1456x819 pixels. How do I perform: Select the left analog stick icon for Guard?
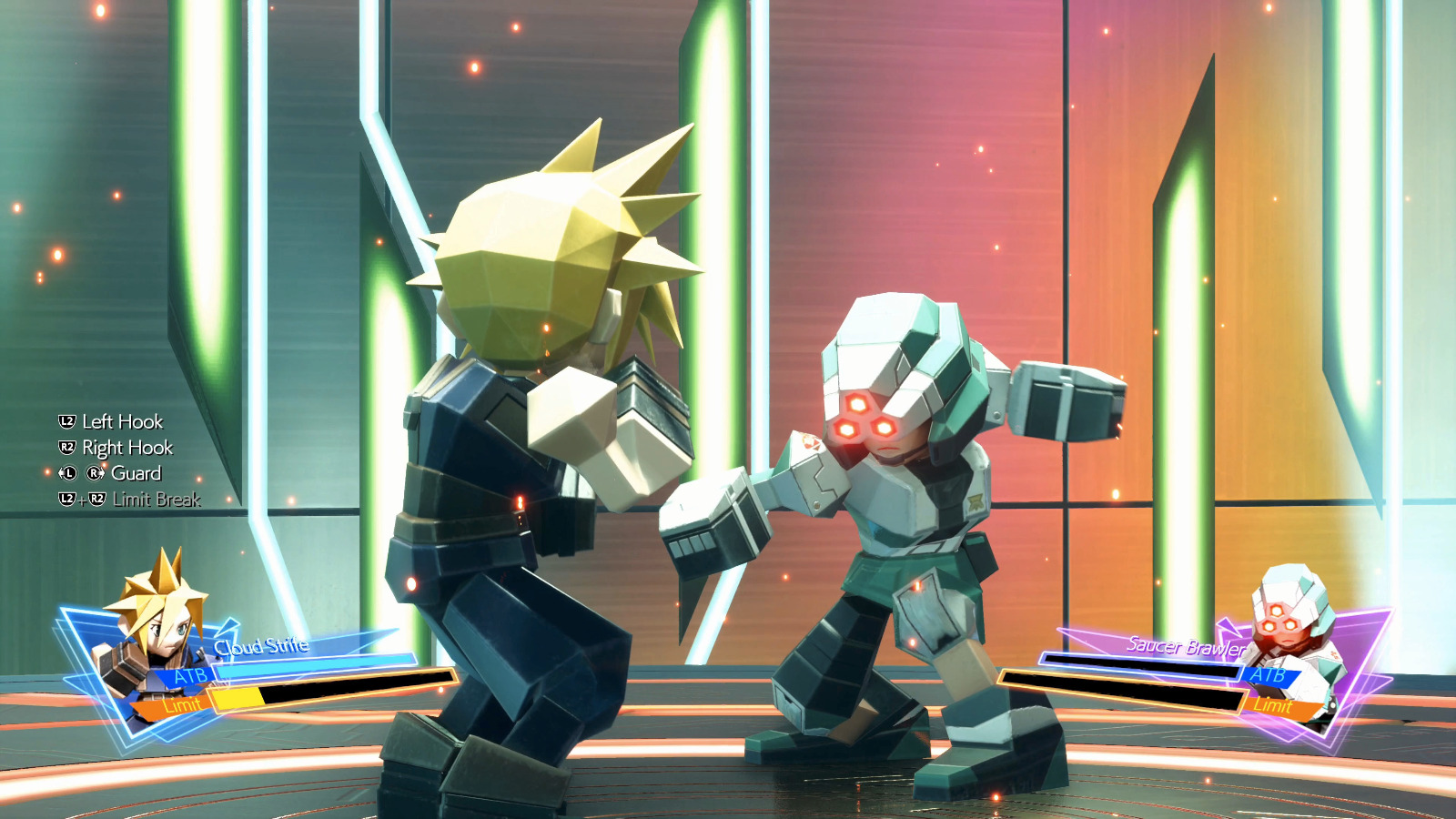tap(69, 472)
